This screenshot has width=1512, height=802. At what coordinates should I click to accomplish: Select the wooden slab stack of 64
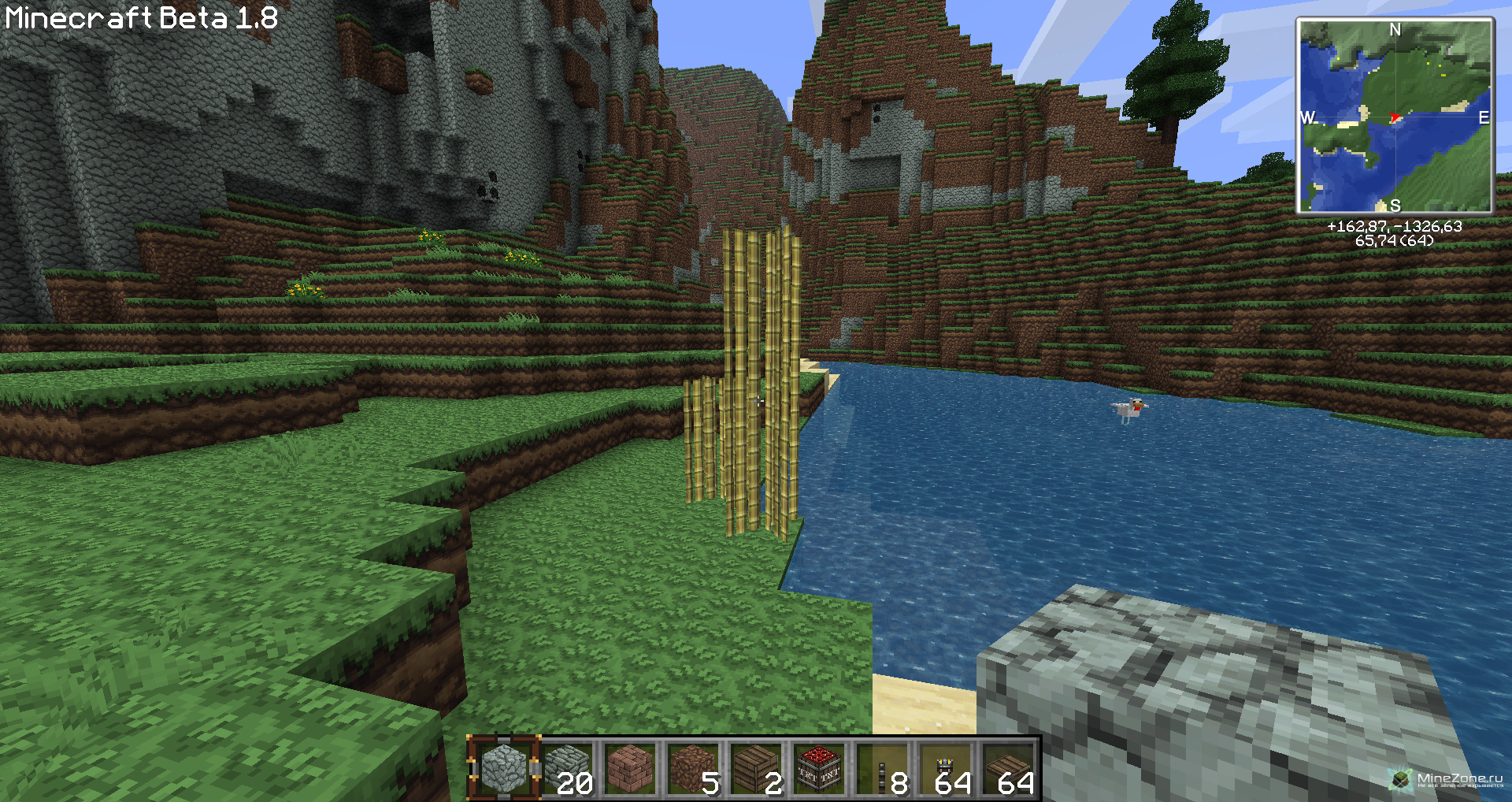(x=1008, y=768)
